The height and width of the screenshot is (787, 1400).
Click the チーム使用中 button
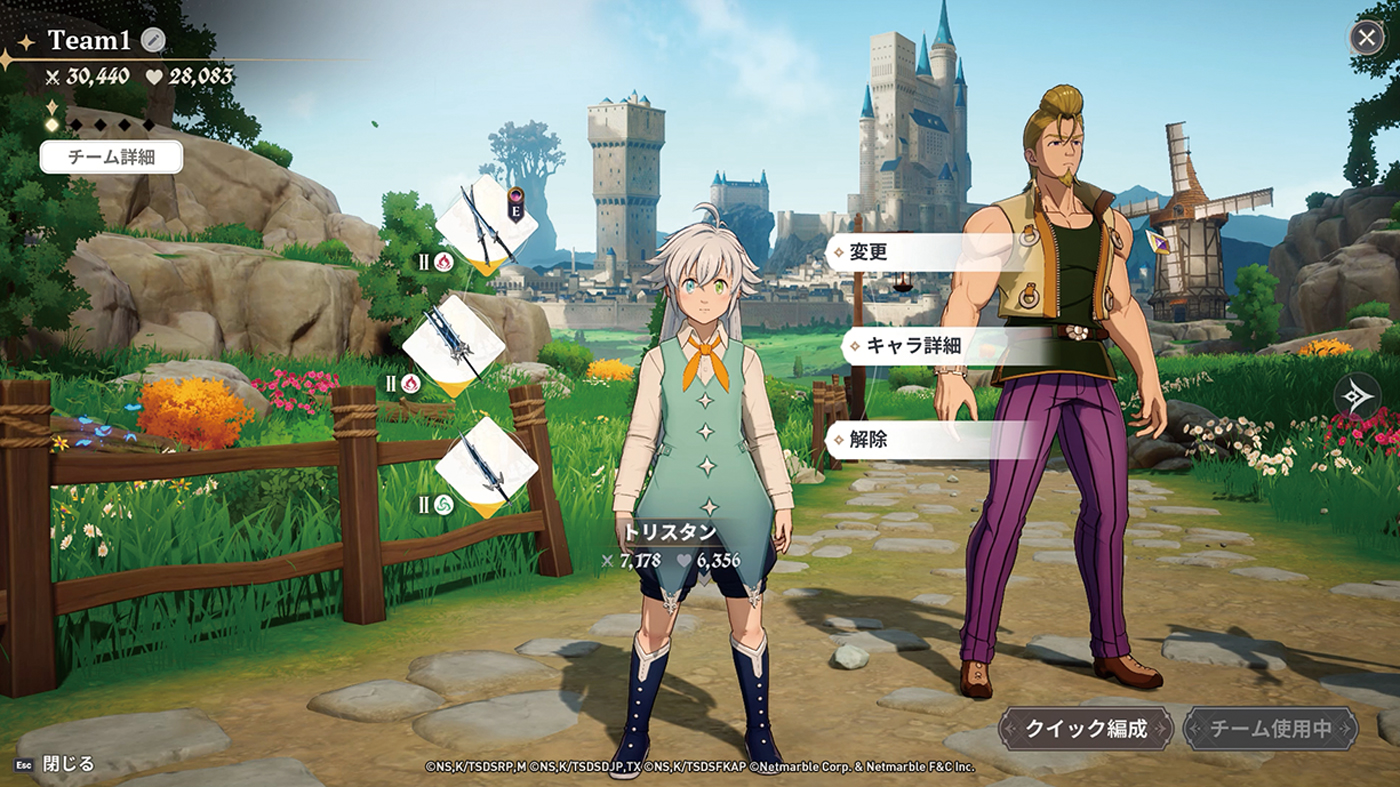[x=1270, y=728]
